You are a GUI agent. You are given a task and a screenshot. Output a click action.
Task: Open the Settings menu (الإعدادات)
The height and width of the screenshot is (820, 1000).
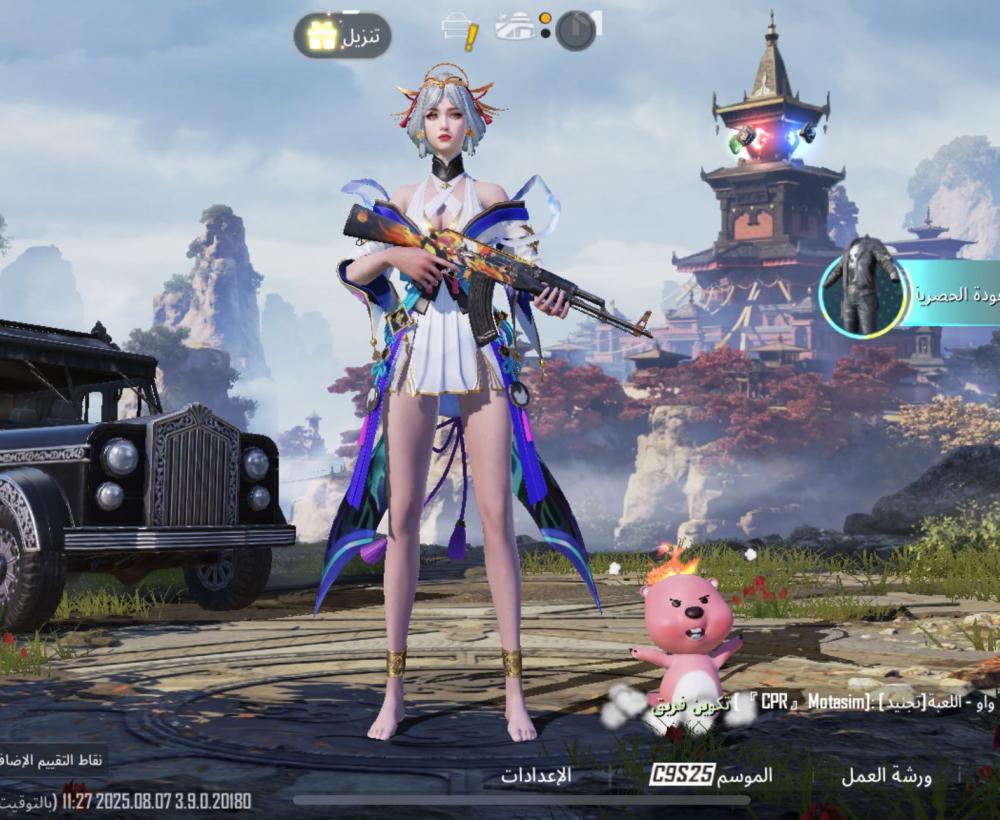coord(536,775)
